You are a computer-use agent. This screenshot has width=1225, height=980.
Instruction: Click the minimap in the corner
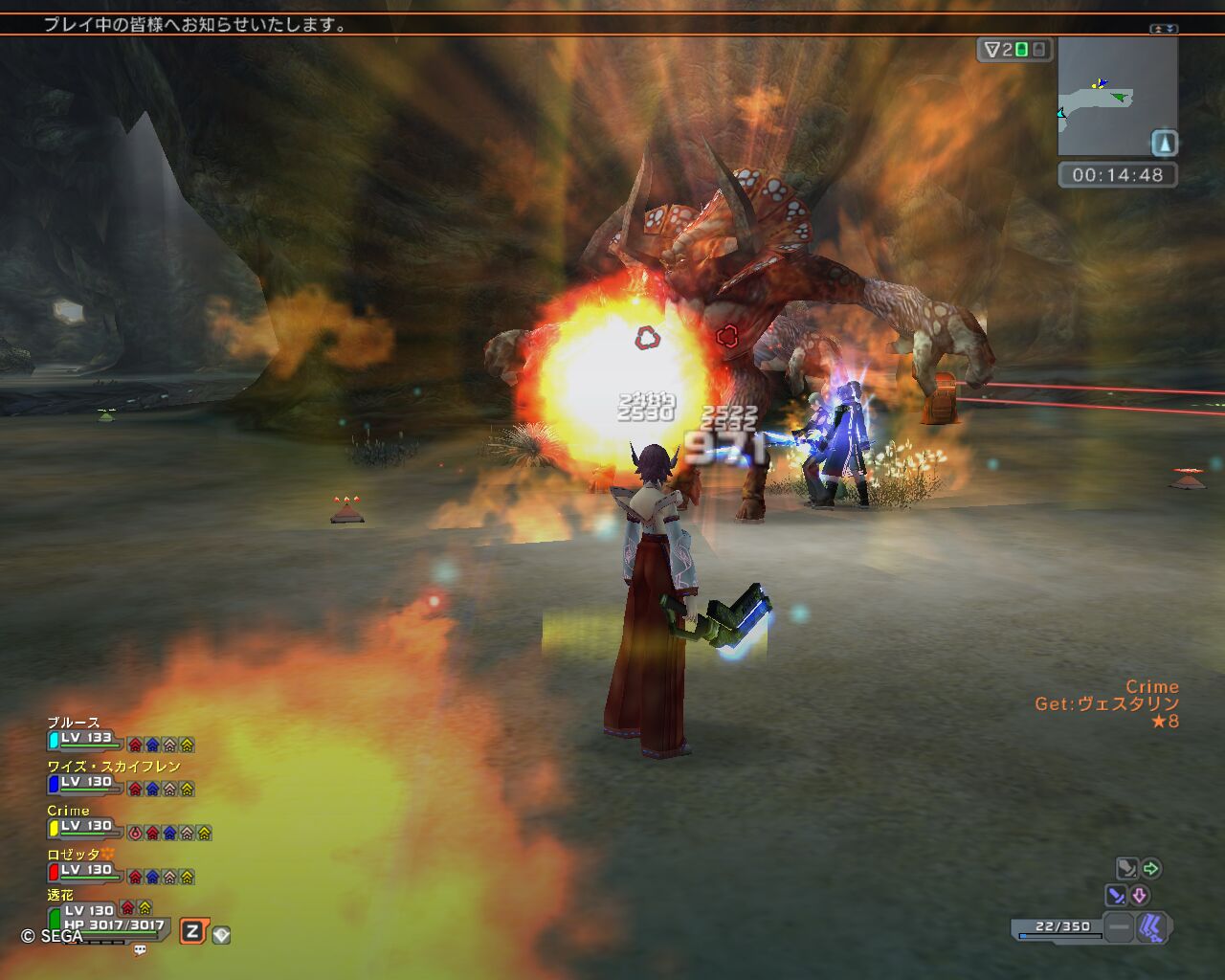[1116, 96]
